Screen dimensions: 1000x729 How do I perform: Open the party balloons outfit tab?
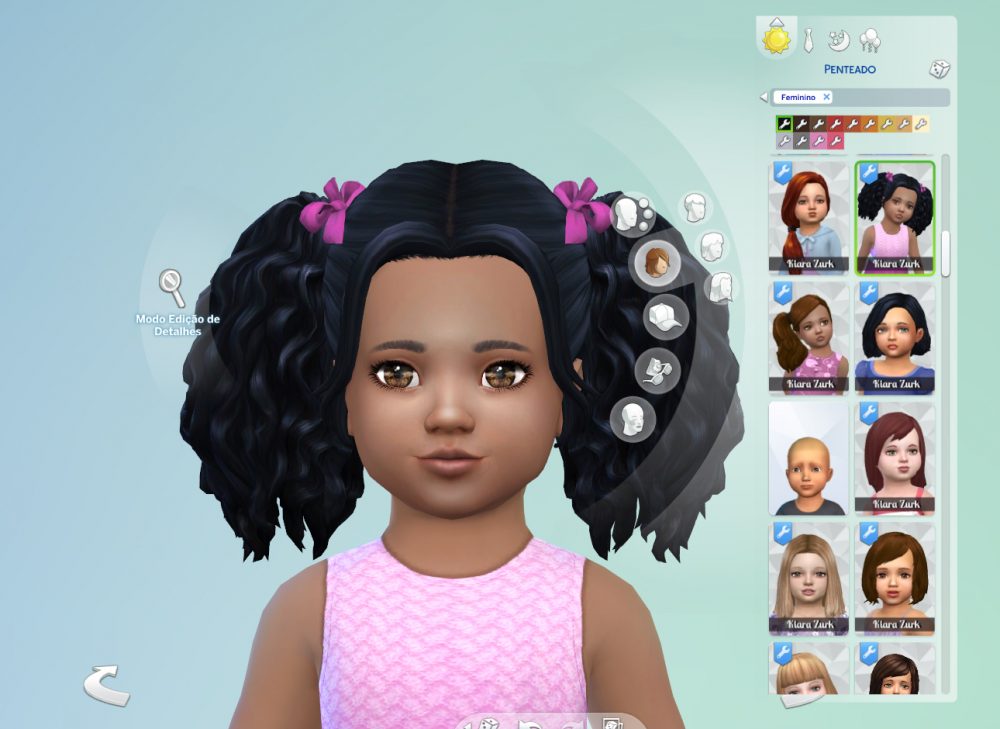pos(870,40)
